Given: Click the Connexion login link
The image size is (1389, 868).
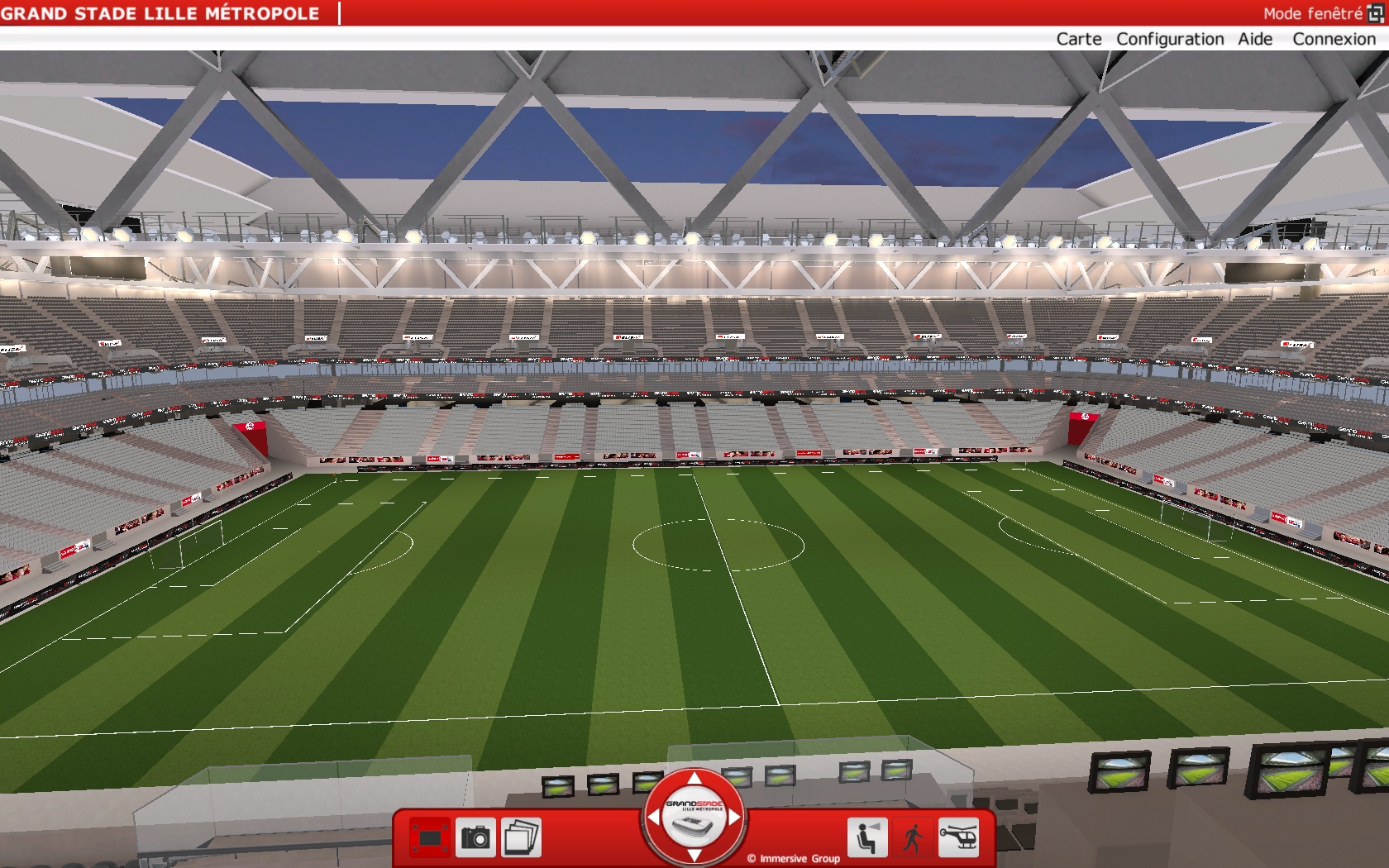Looking at the screenshot, I should click(x=1334, y=39).
